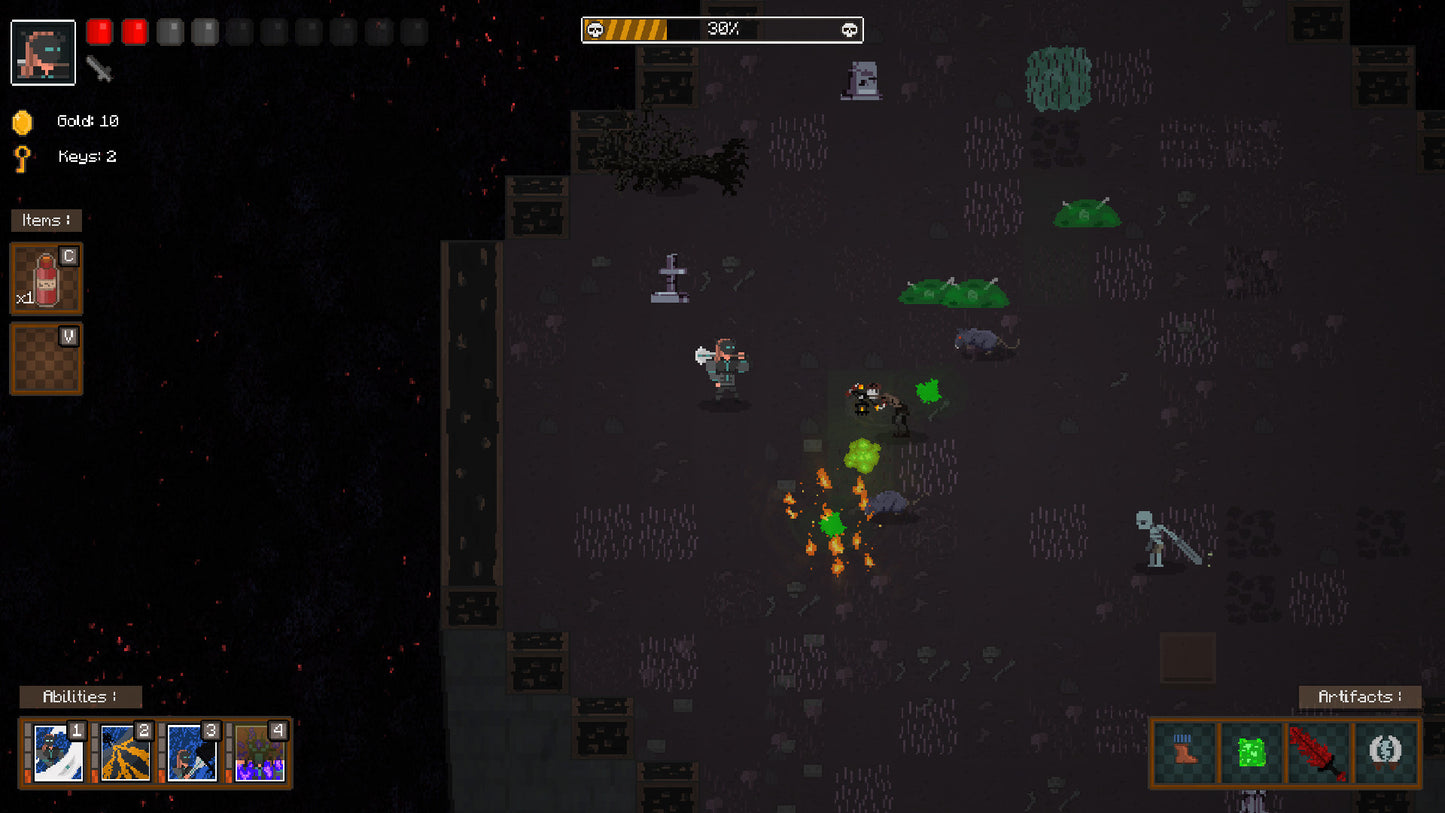Inspect the boot artifact
The width and height of the screenshot is (1445, 813).
(x=1186, y=752)
